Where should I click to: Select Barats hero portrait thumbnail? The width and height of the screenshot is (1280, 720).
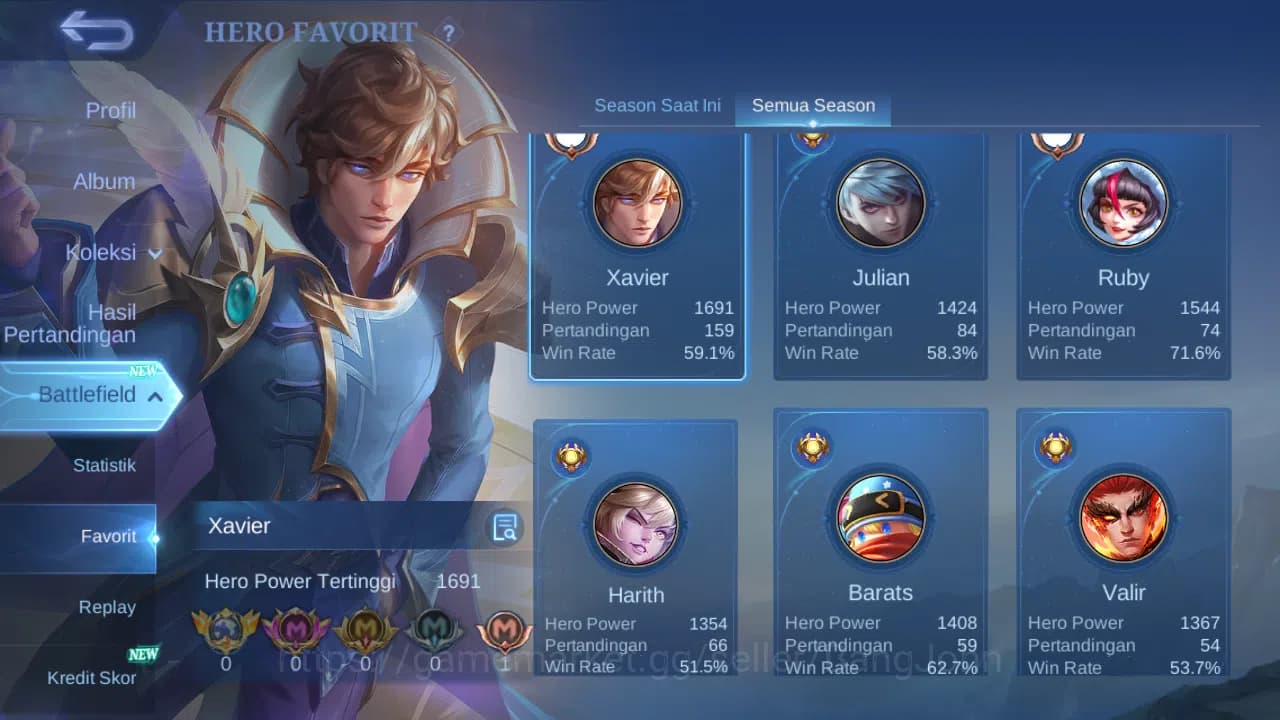880,517
